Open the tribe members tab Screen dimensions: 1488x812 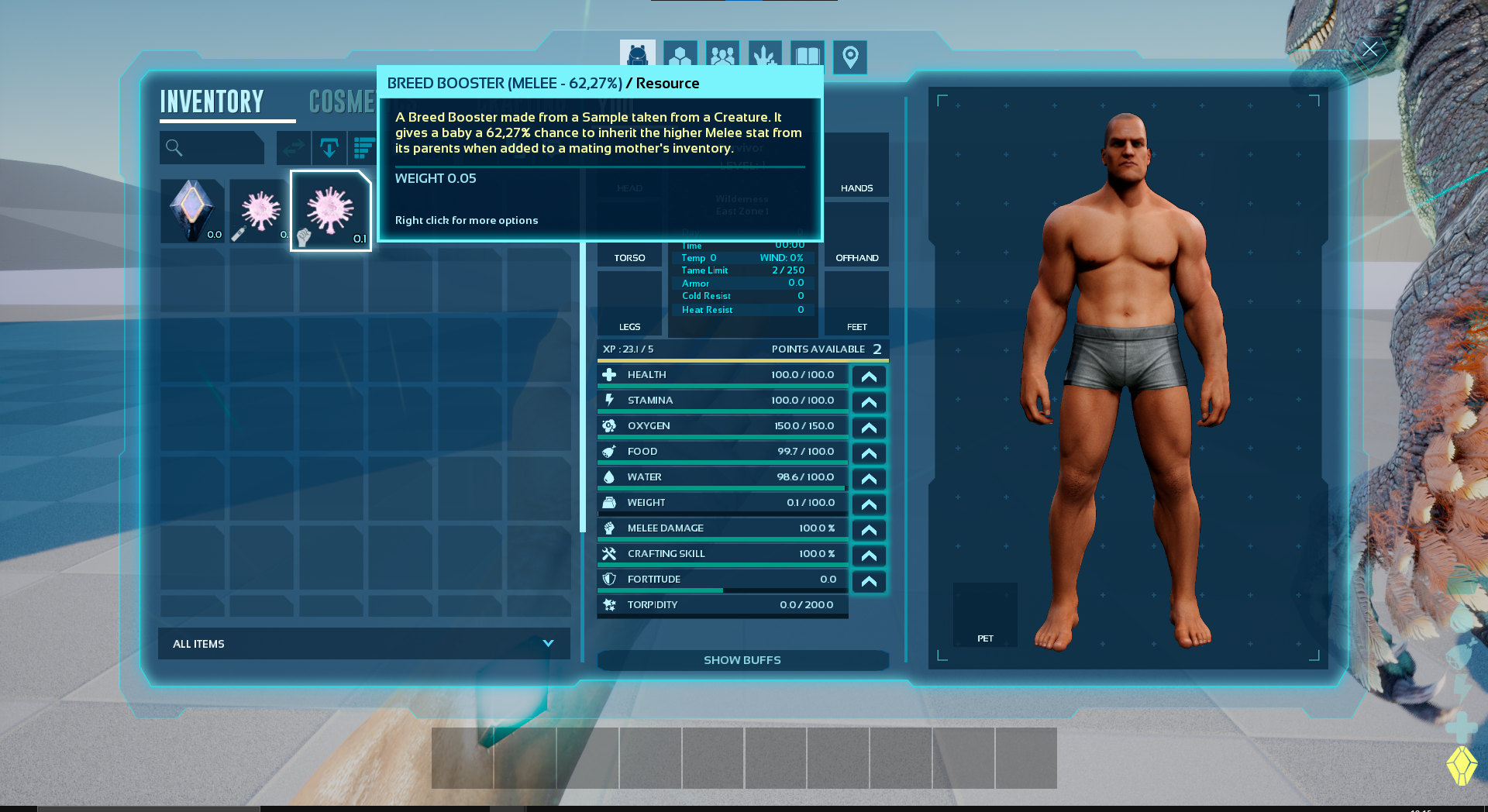[x=722, y=57]
